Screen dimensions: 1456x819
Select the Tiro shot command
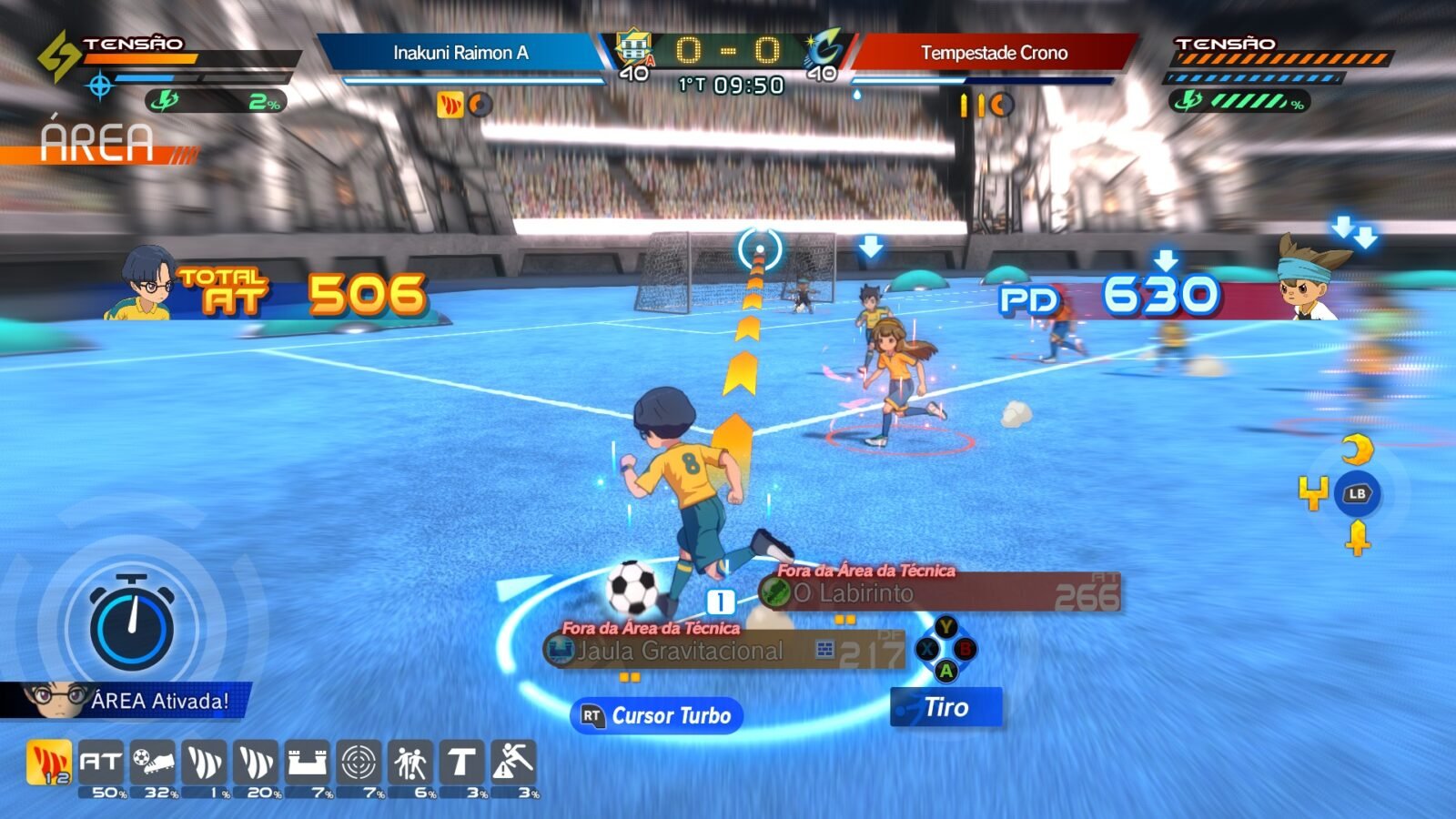click(x=945, y=707)
